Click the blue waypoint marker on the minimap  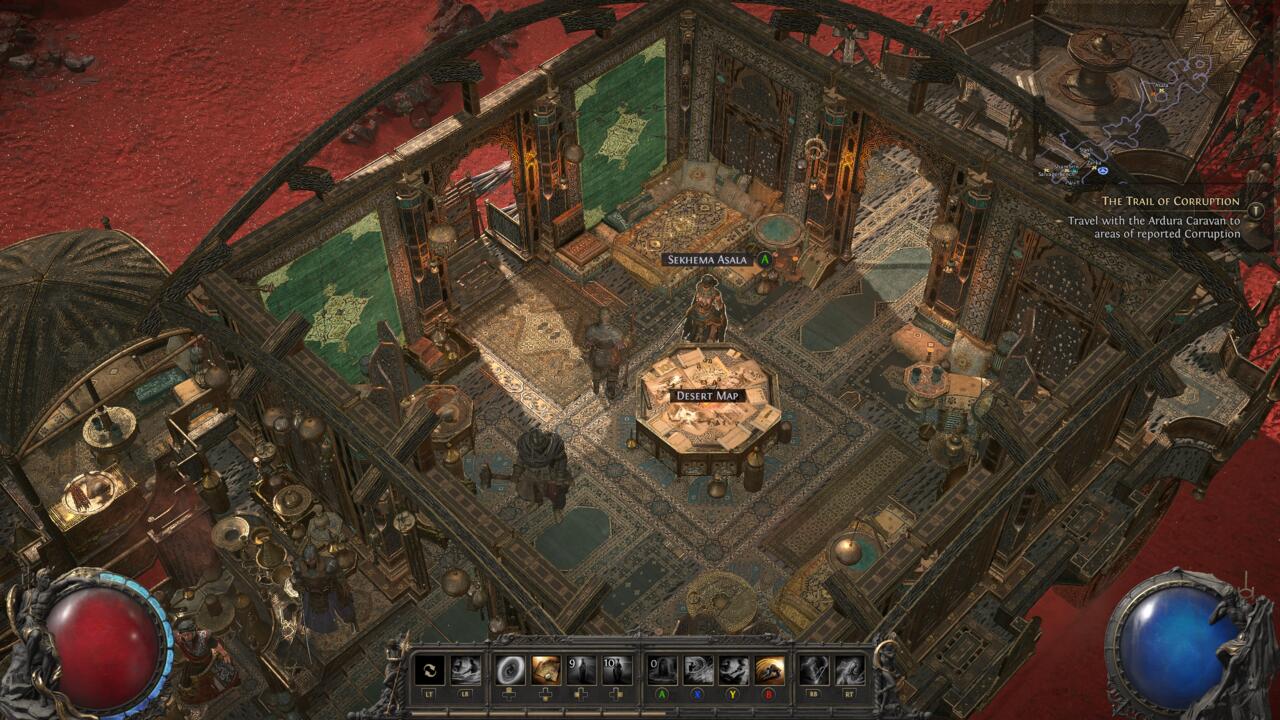1102,170
